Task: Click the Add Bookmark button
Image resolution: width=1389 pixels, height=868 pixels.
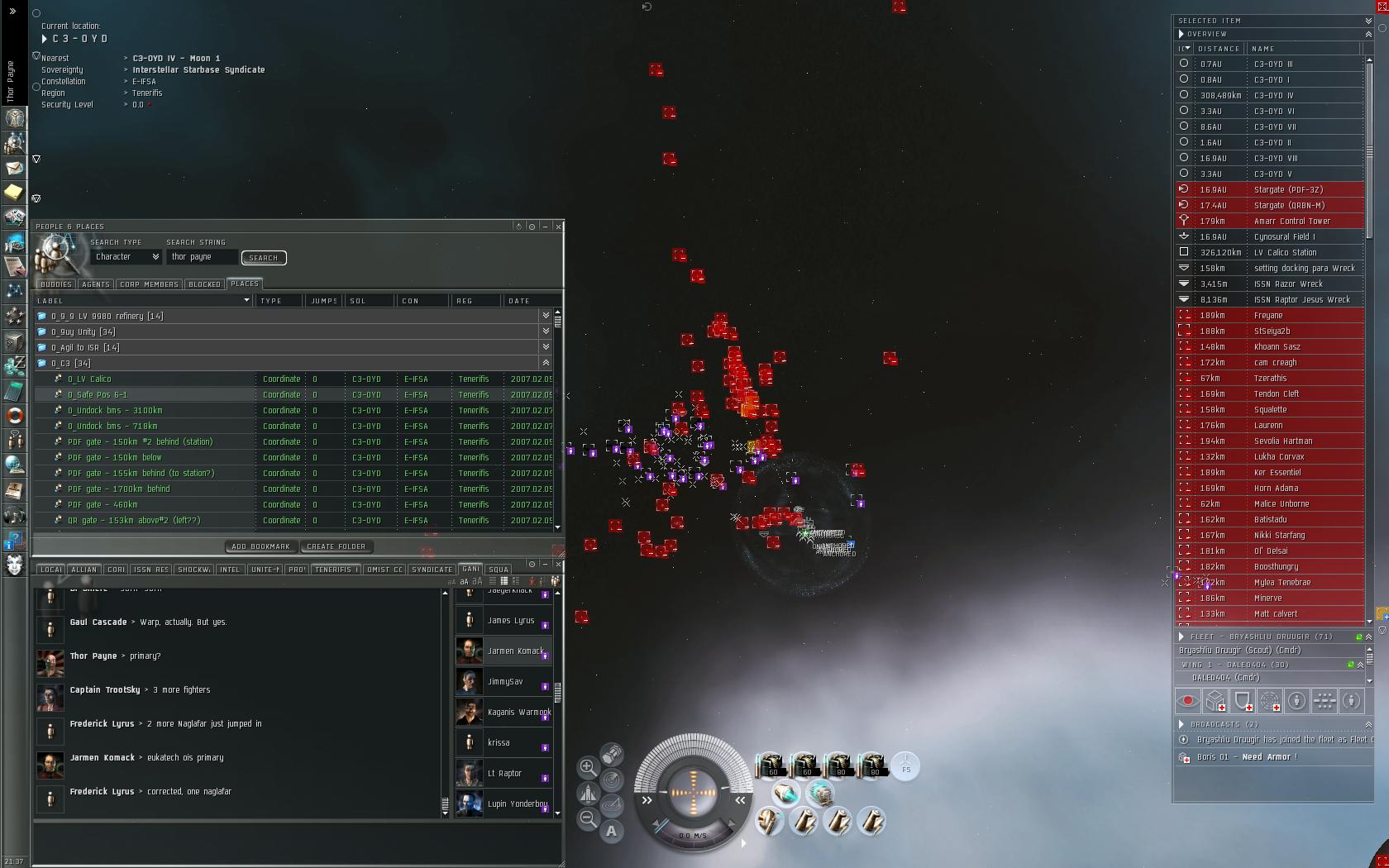Action: point(260,546)
